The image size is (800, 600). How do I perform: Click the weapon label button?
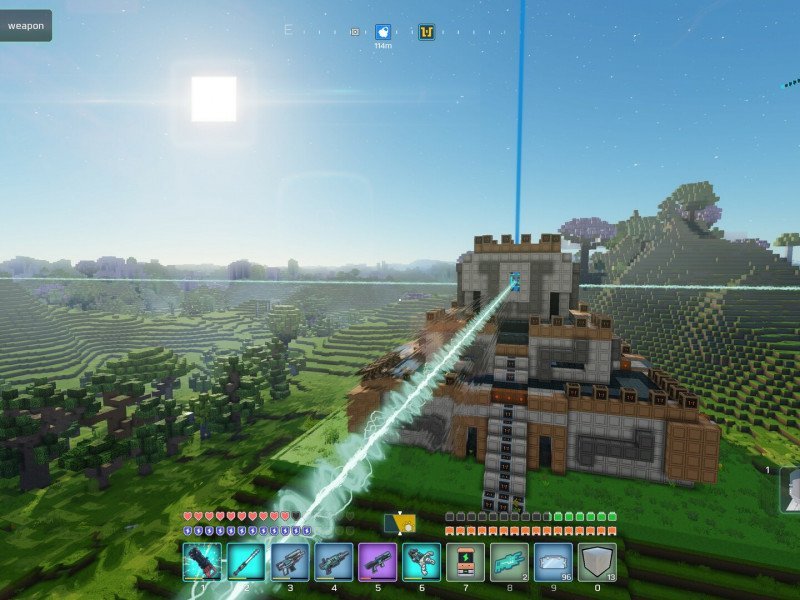(x=26, y=26)
